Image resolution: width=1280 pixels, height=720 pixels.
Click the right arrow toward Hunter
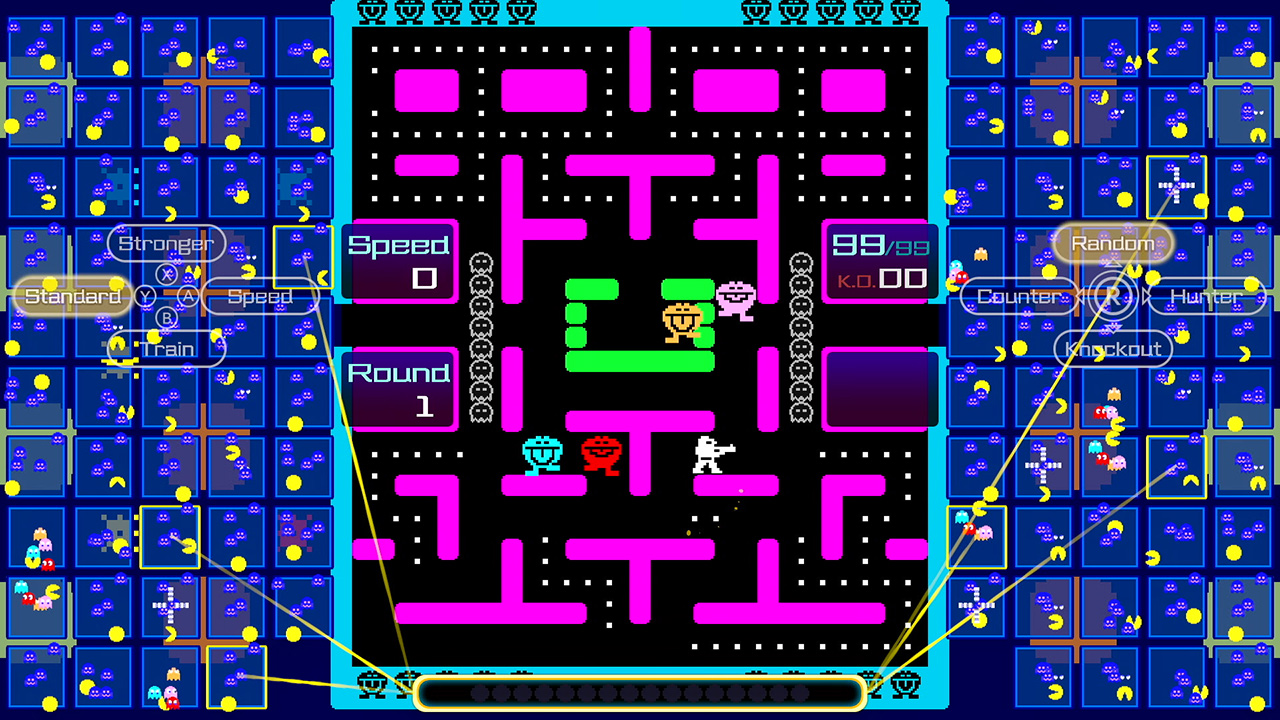click(1144, 296)
